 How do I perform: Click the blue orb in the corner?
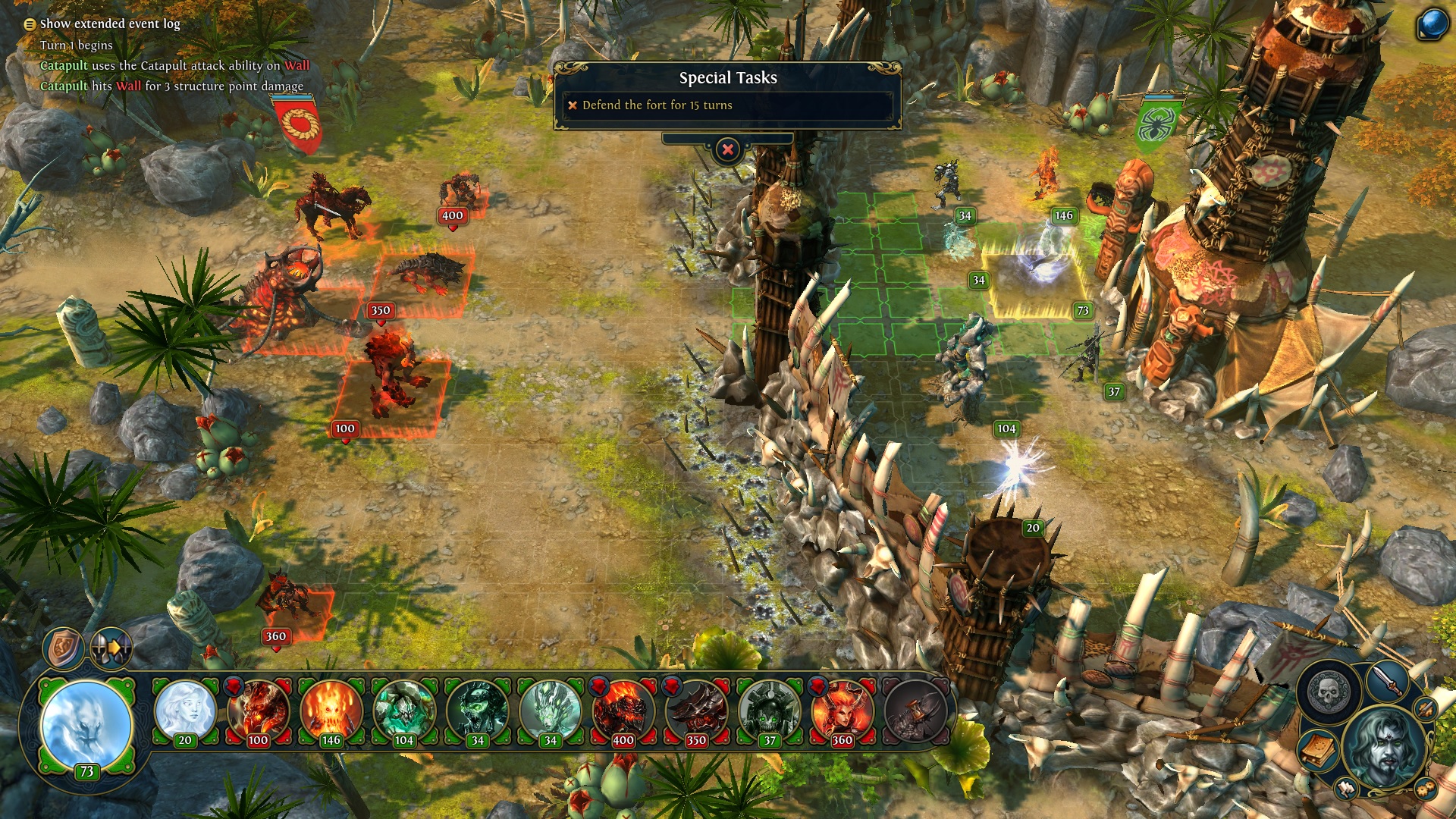pos(1433,24)
